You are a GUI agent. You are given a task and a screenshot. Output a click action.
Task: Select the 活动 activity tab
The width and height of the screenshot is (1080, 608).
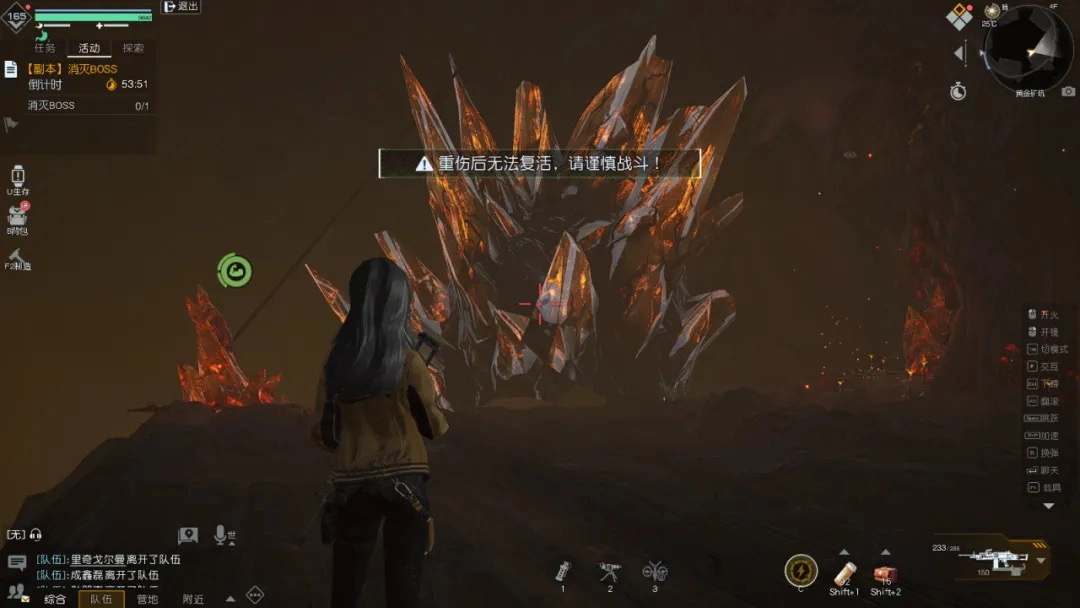pos(89,48)
